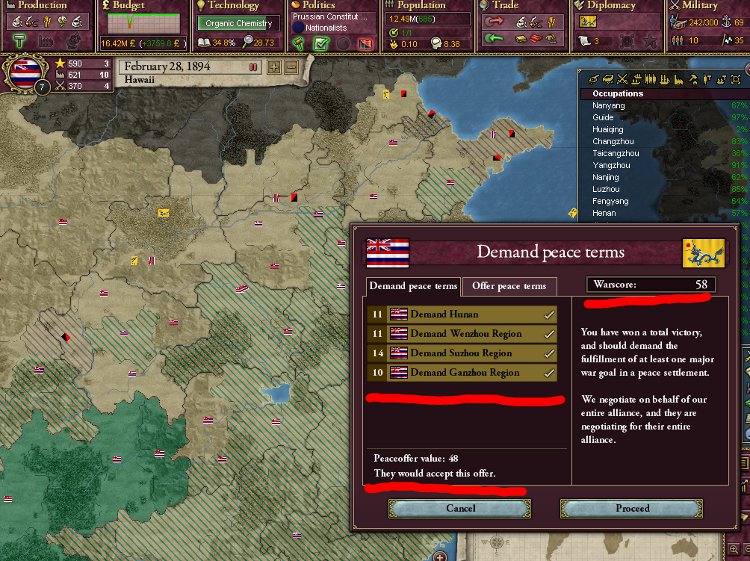This screenshot has width=750, height=561.
Task: Open the Diplomacy screen
Action: click(613, 6)
